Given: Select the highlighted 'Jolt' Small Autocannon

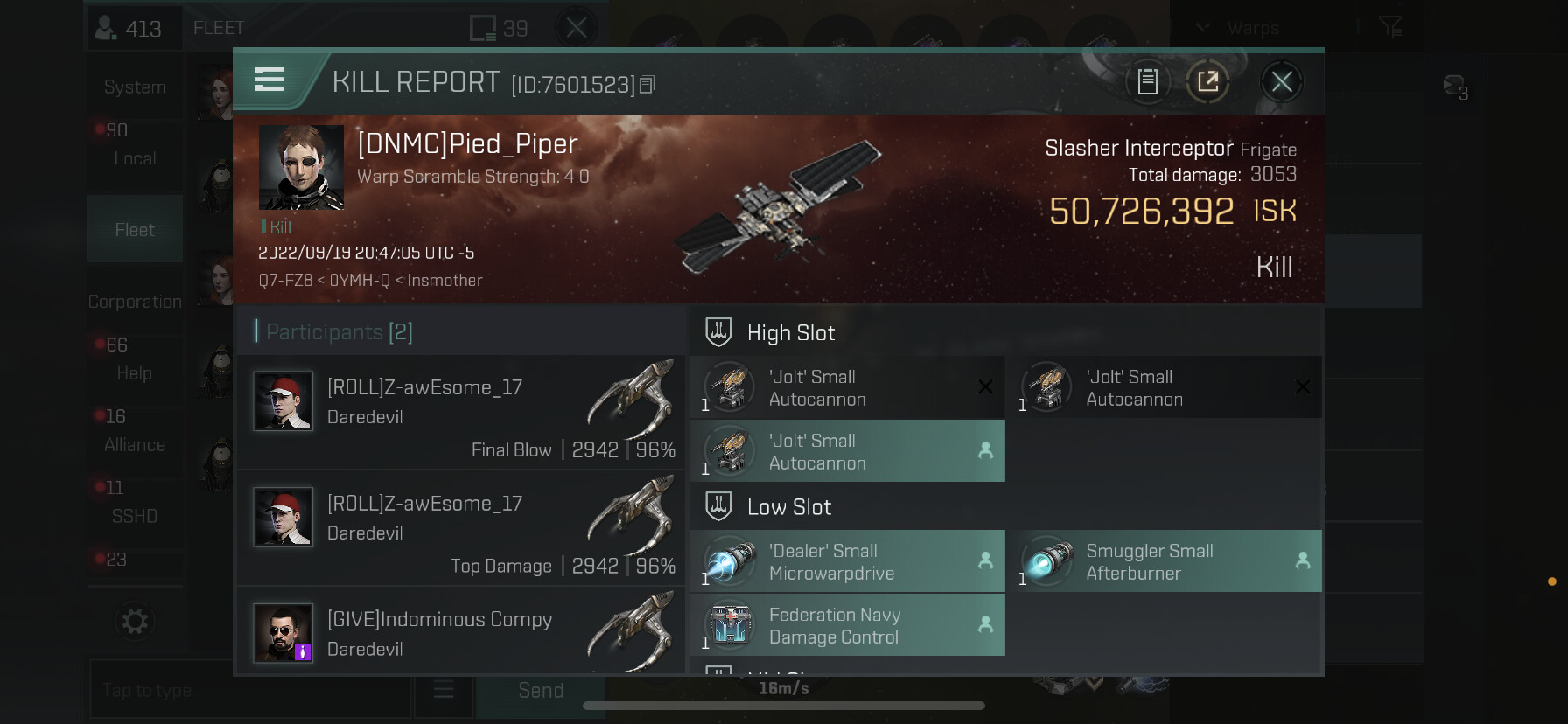Looking at the screenshot, I should (847, 451).
